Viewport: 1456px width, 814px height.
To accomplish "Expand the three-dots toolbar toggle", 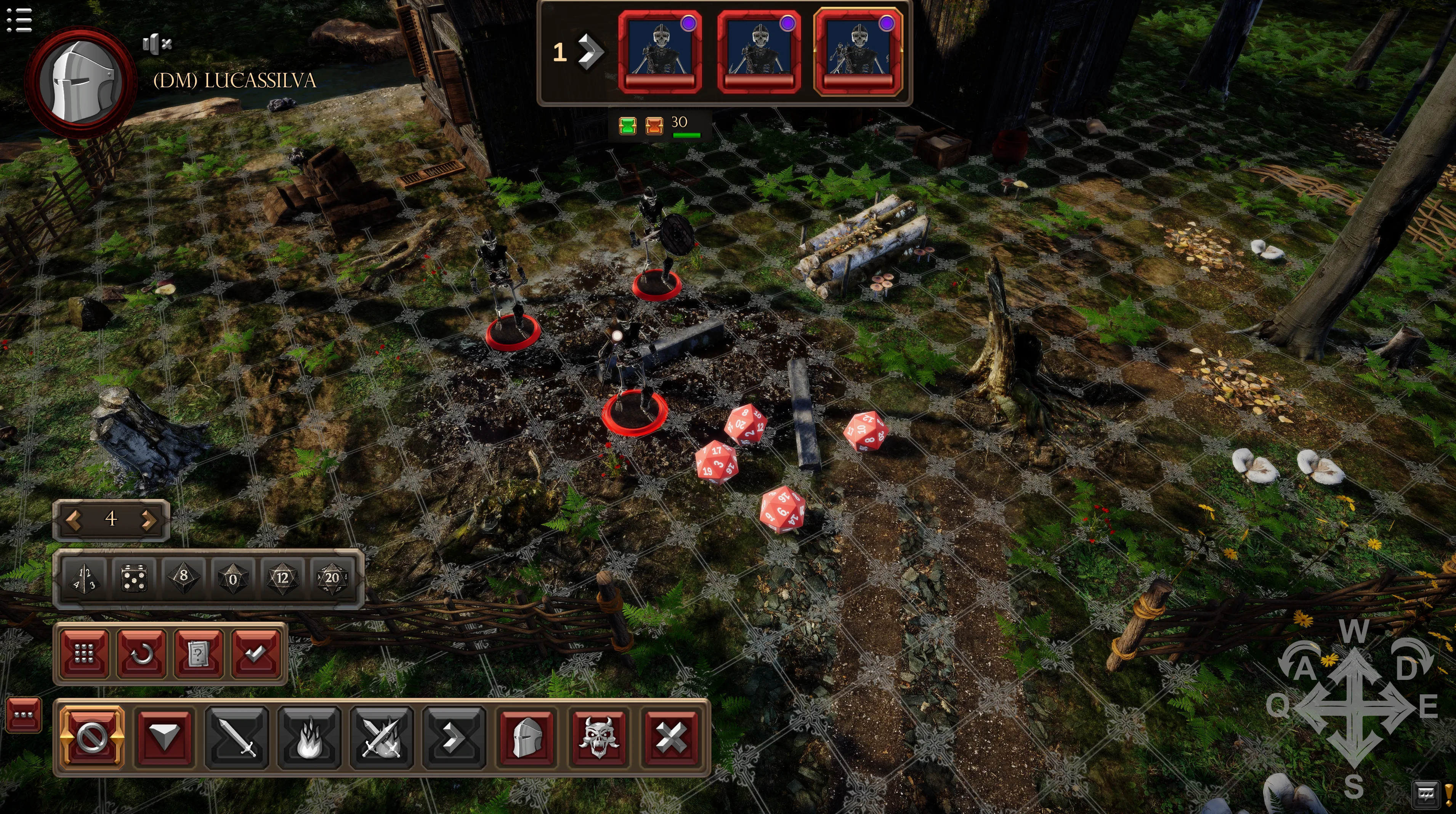I will click(24, 715).
